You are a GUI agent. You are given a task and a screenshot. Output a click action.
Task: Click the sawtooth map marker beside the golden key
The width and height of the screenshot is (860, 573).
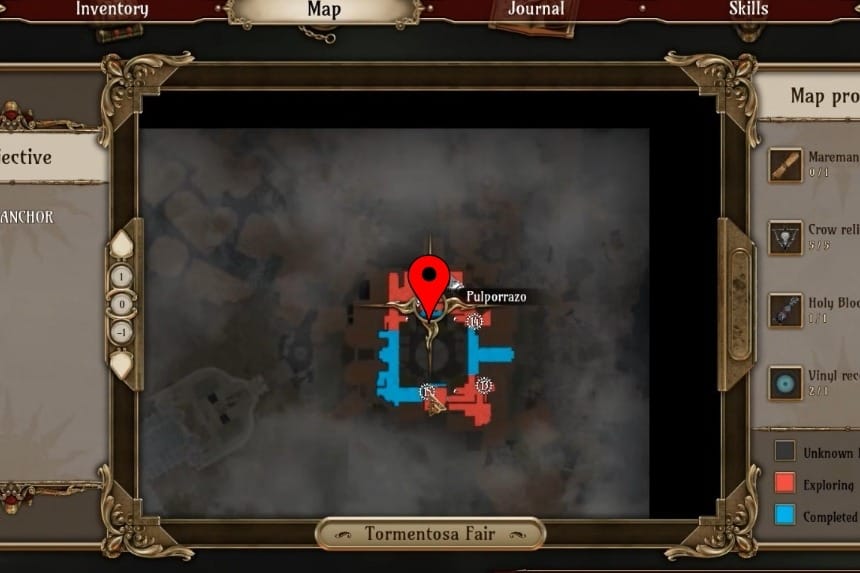429,391
